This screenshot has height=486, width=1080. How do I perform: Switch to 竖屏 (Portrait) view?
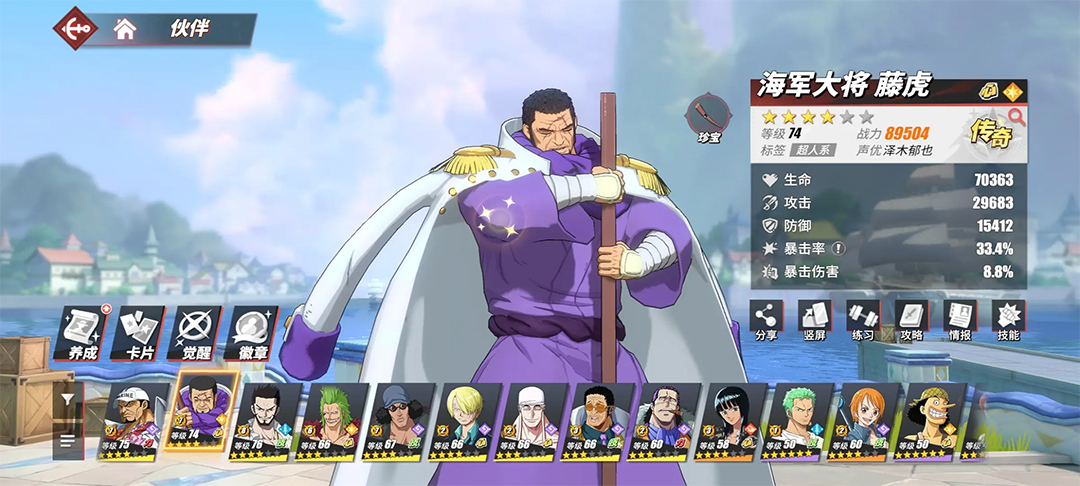[814, 320]
